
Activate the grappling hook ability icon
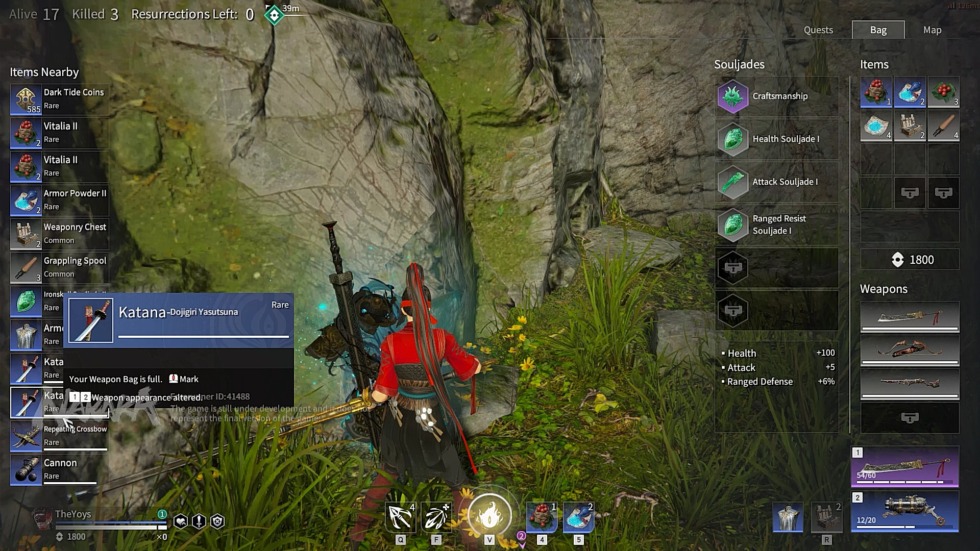[x=401, y=517]
